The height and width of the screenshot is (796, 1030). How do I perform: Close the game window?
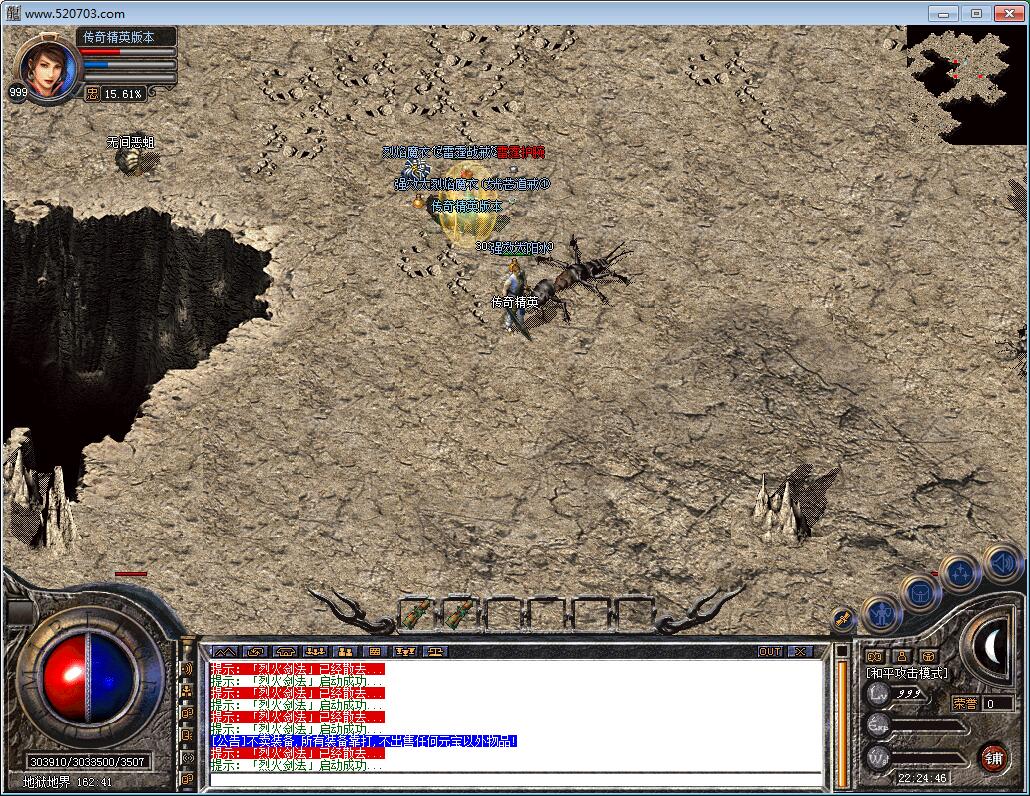coord(1008,13)
